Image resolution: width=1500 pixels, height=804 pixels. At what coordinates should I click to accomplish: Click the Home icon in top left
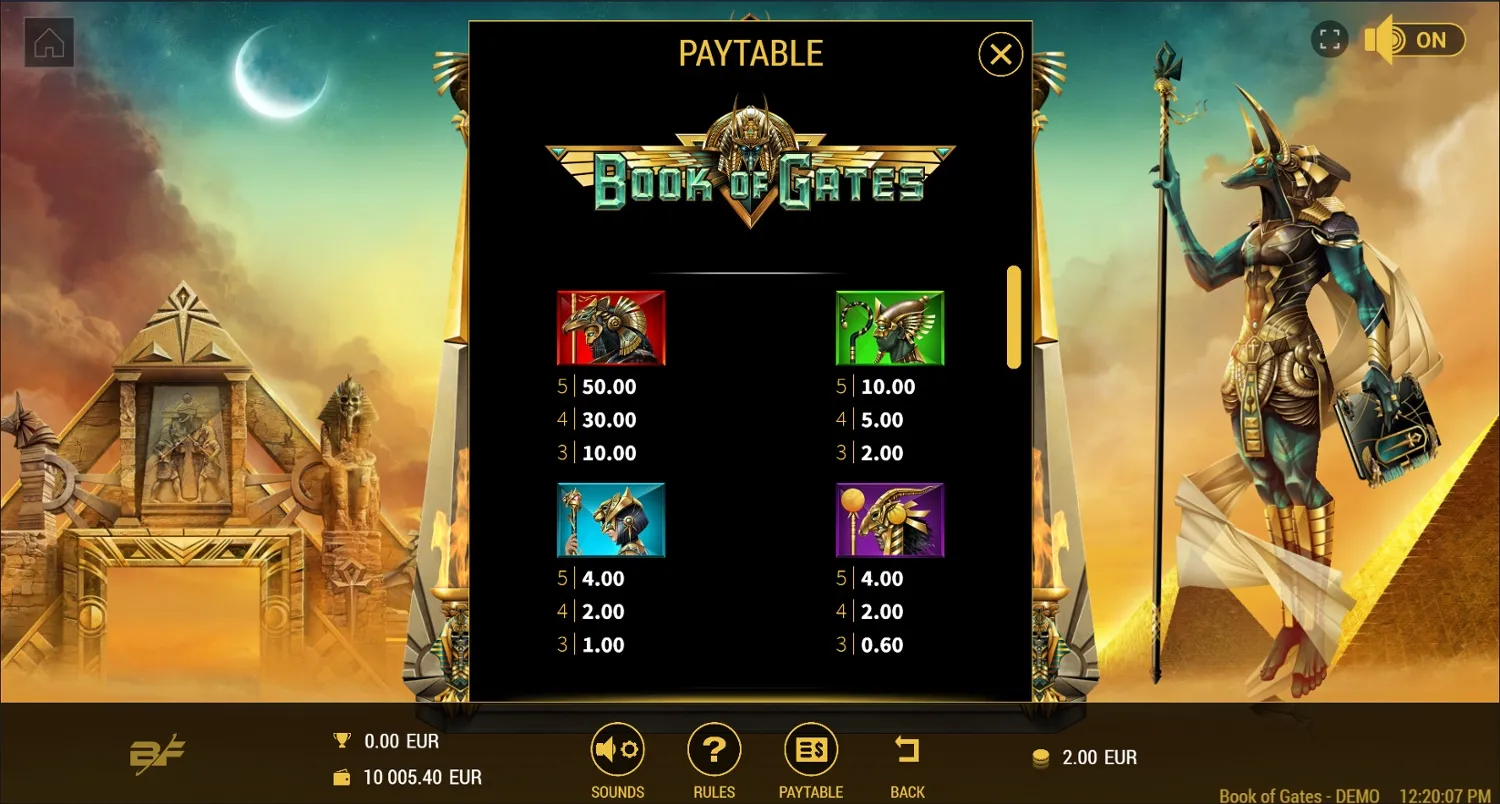coord(47,43)
